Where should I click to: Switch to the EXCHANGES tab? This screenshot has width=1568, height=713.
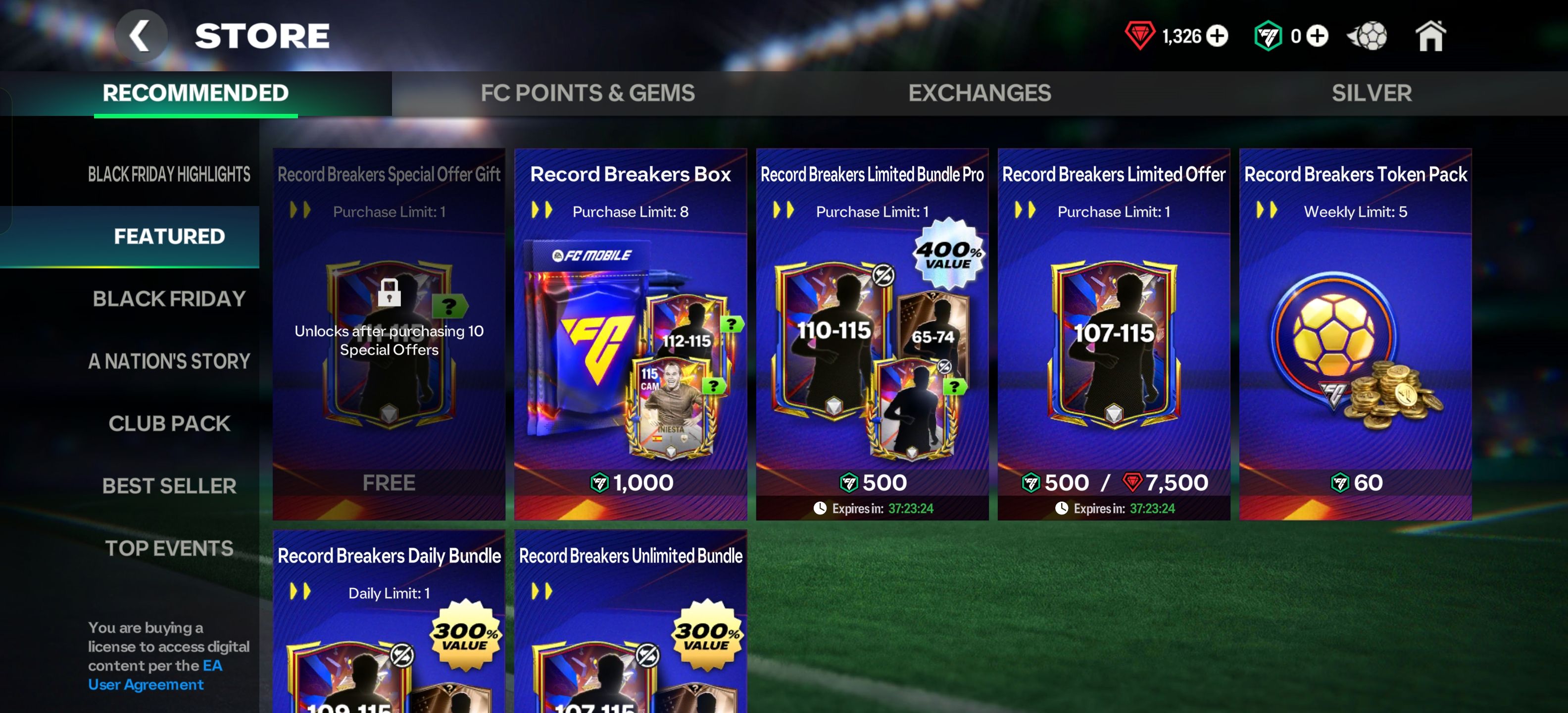click(979, 93)
